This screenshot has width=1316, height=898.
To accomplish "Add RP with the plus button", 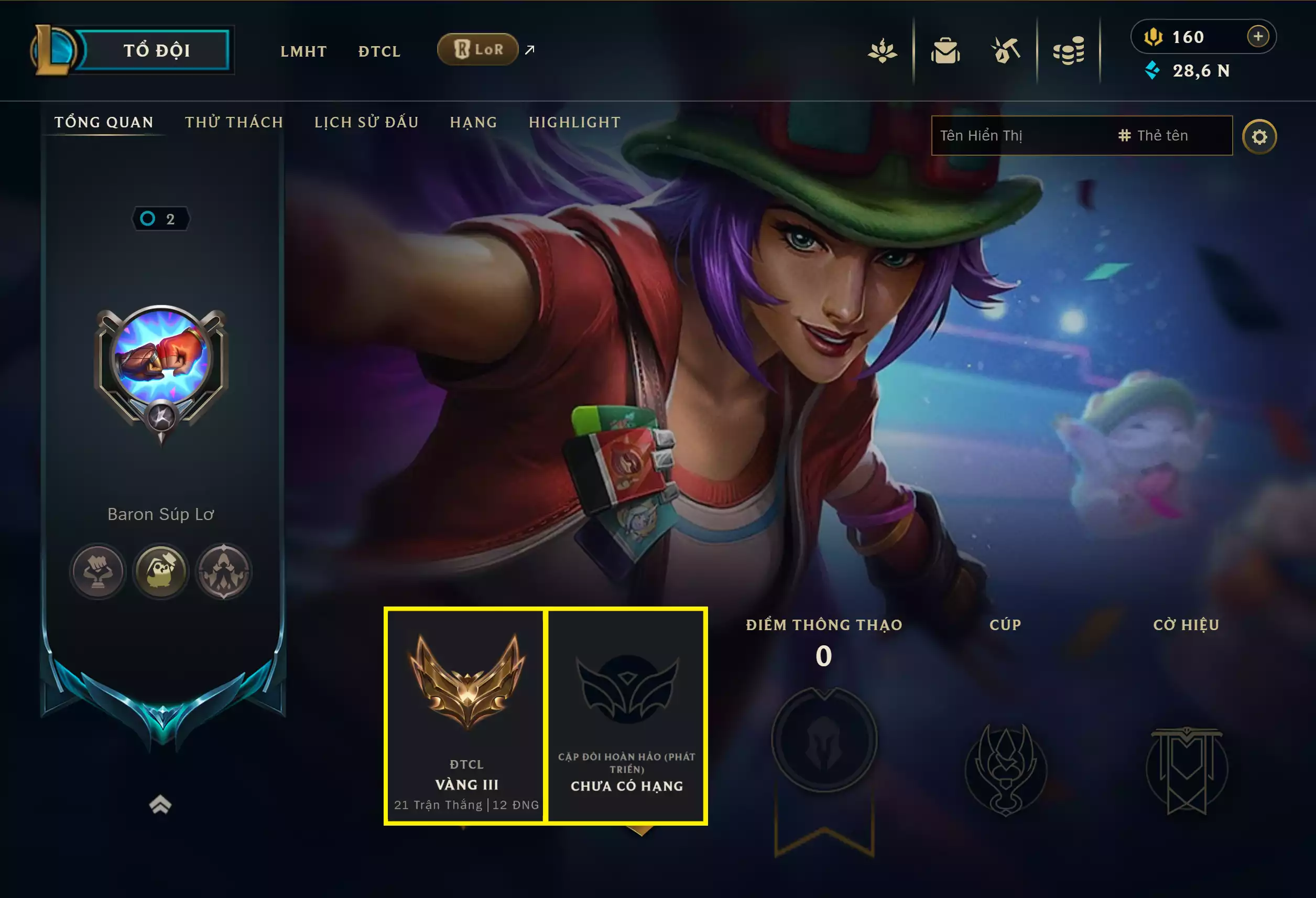I will [x=1258, y=37].
